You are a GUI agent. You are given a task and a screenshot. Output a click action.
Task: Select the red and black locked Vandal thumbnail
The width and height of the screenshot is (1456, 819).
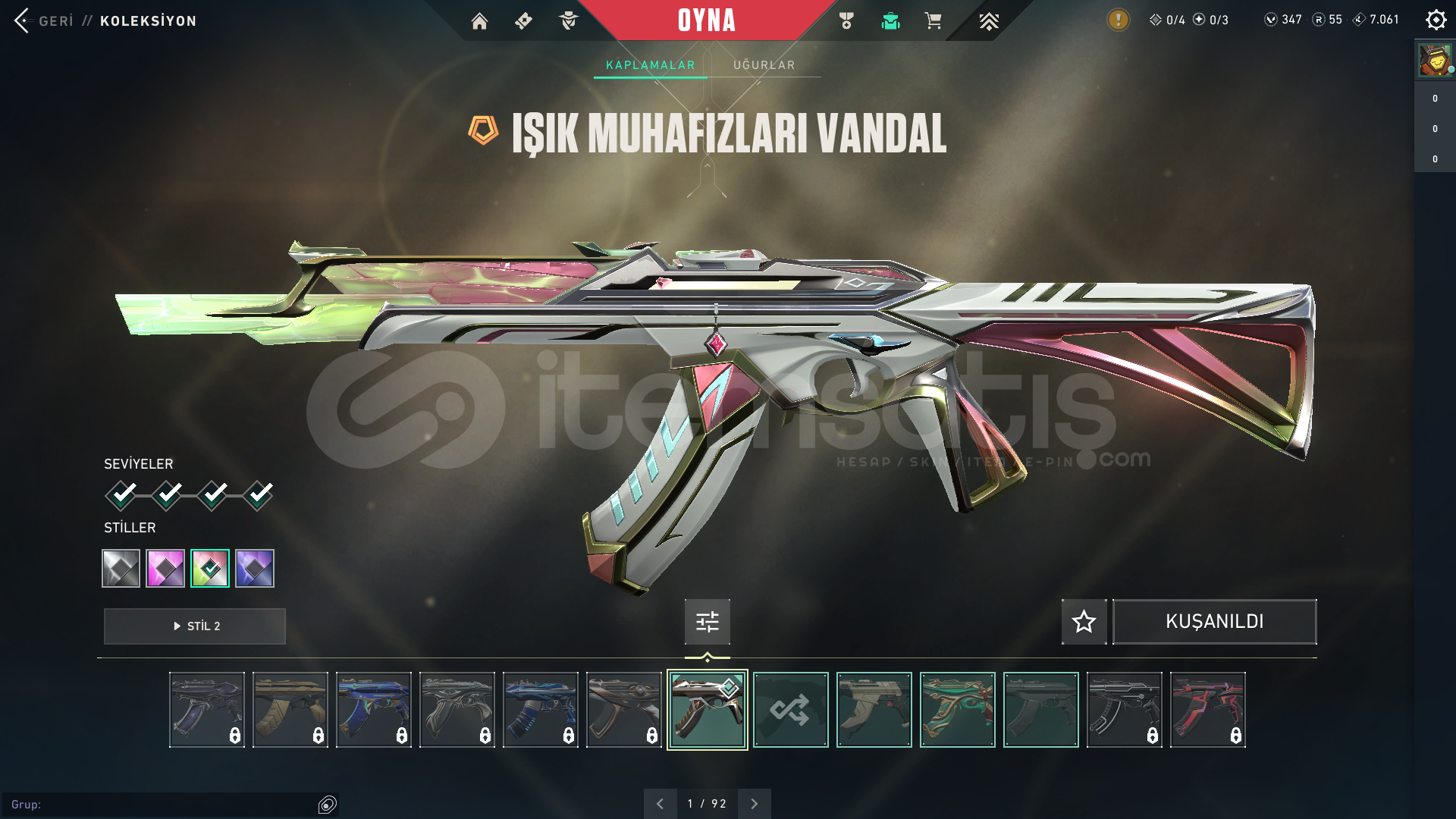click(x=1207, y=710)
